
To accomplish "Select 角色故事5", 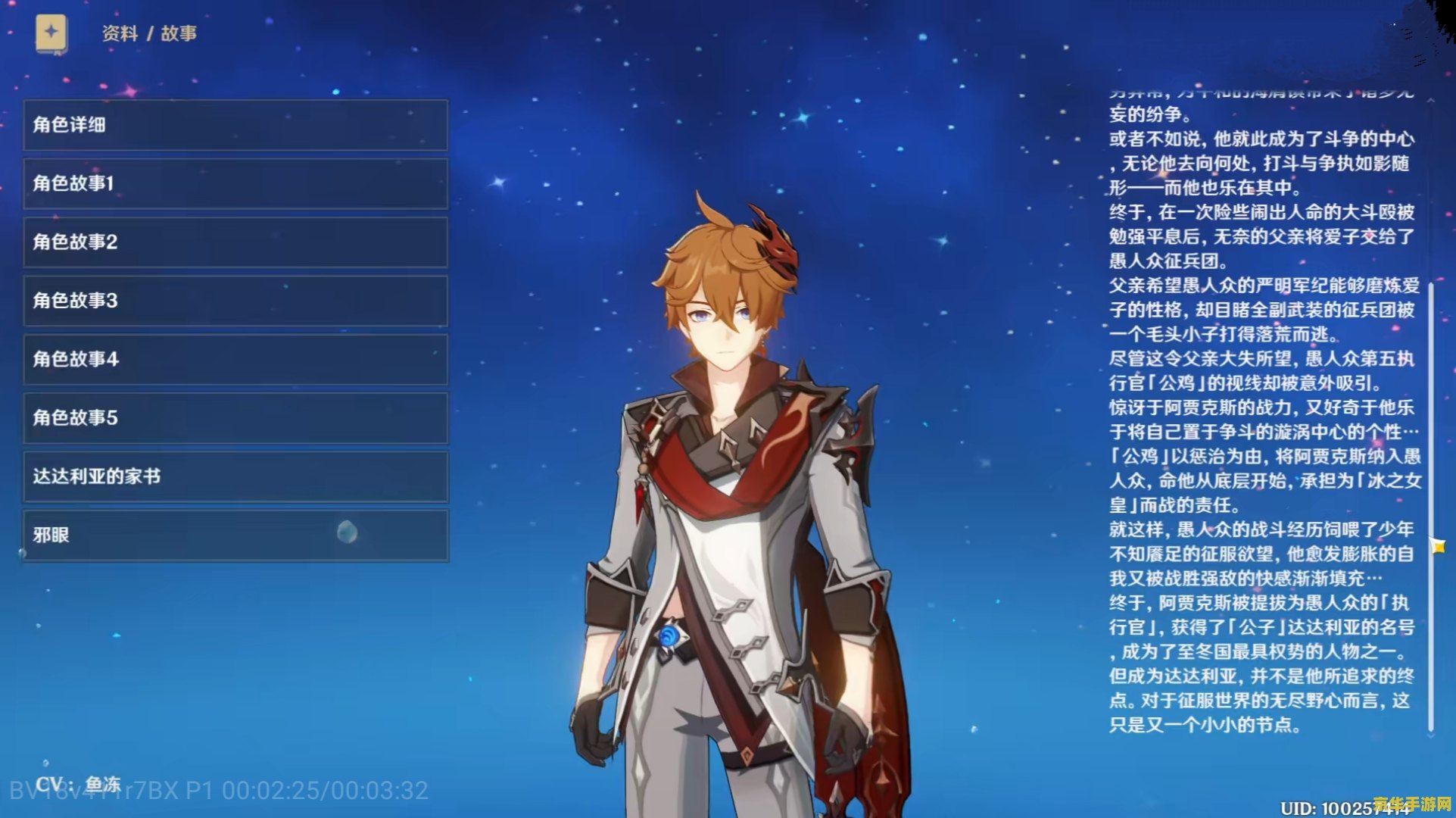I will click(235, 417).
